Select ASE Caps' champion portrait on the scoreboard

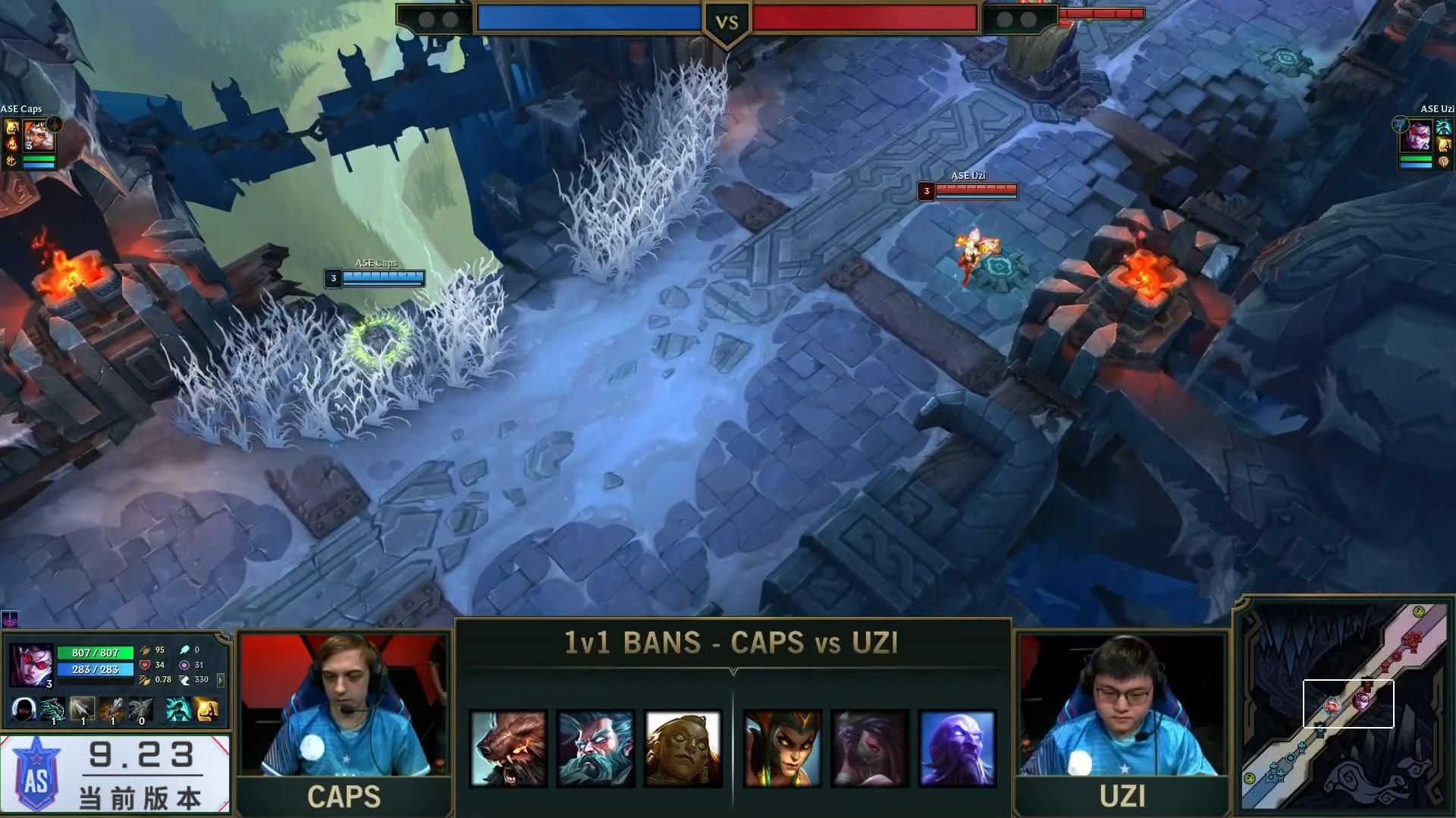[x=39, y=136]
